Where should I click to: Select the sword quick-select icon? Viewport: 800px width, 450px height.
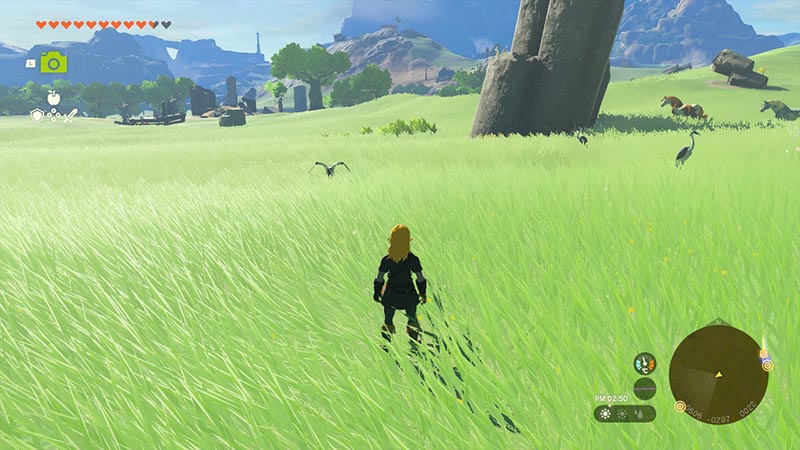pyautogui.click(x=70, y=116)
